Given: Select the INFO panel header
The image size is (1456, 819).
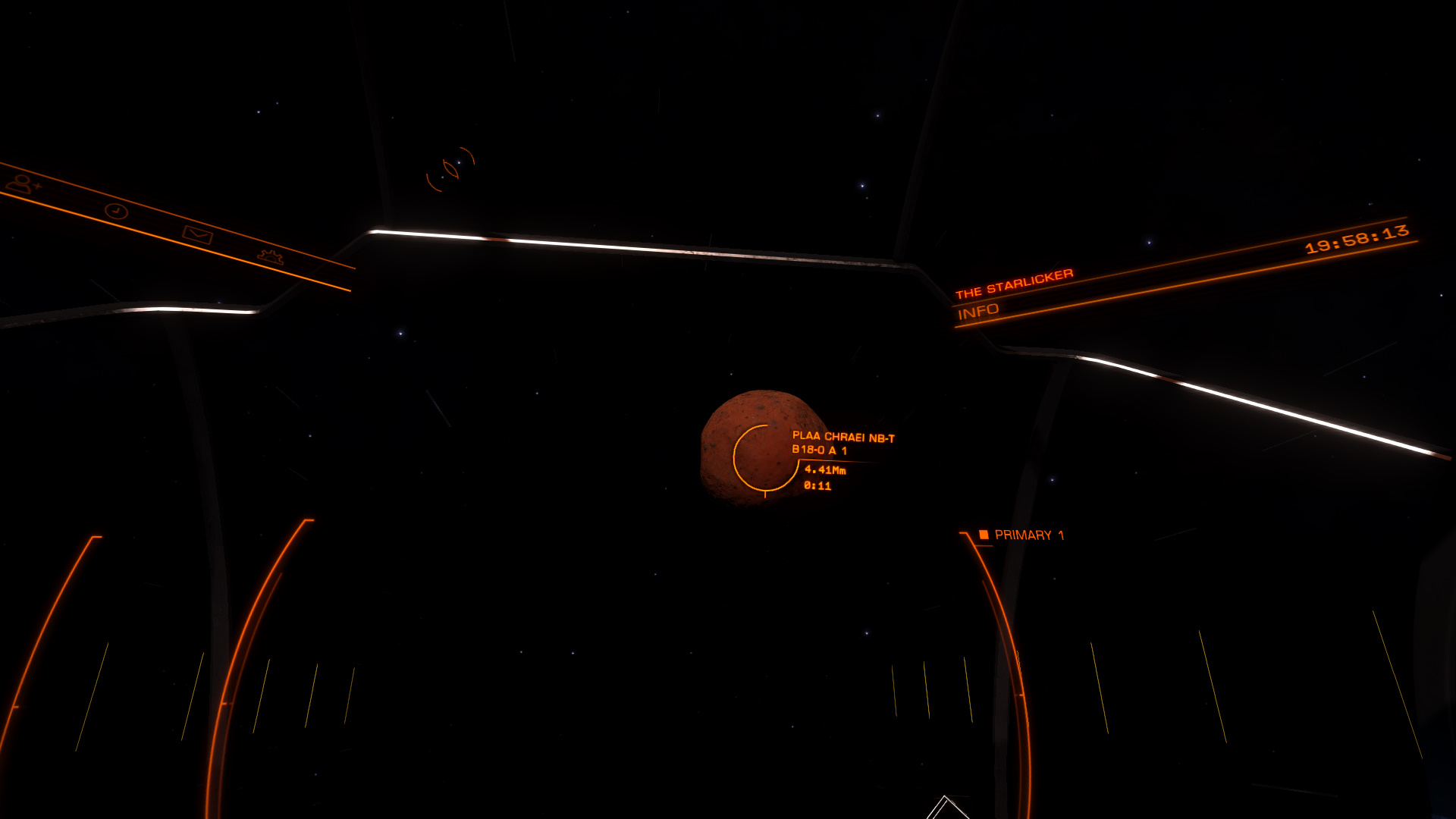Looking at the screenshot, I should (x=978, y=312).
